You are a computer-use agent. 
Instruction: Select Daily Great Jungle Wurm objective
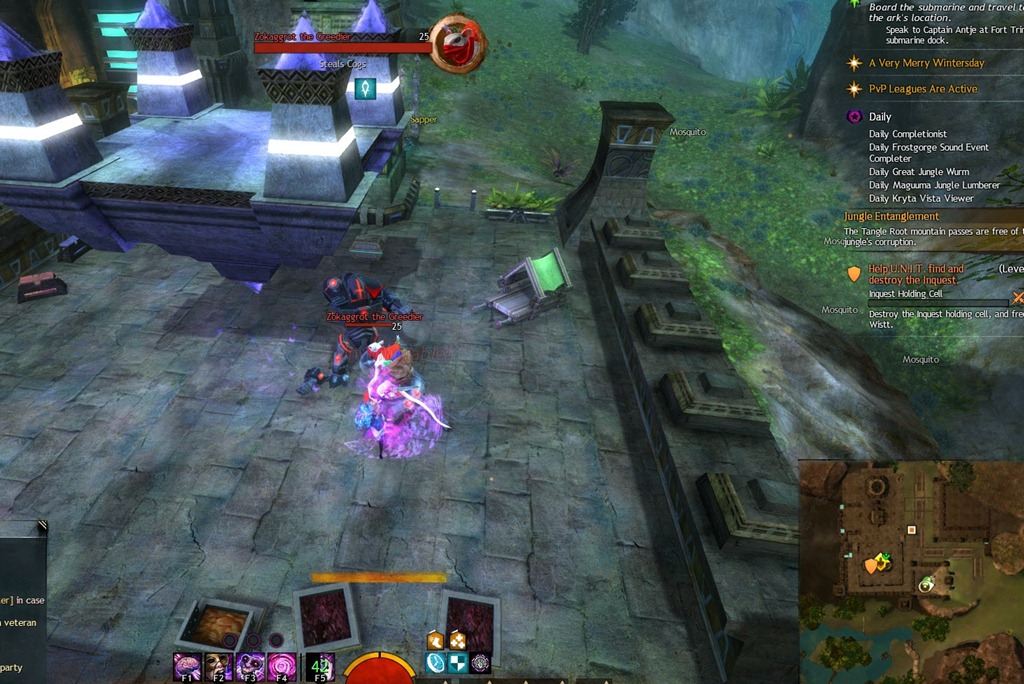tap(919, 172)
